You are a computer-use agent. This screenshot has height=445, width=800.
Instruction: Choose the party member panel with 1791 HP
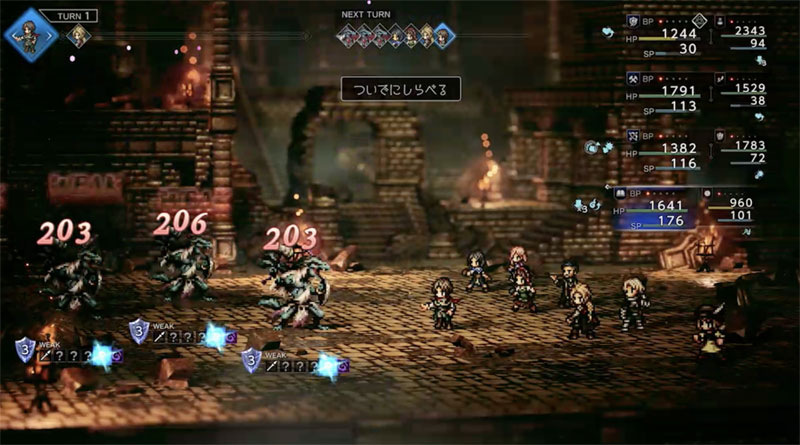663,93
